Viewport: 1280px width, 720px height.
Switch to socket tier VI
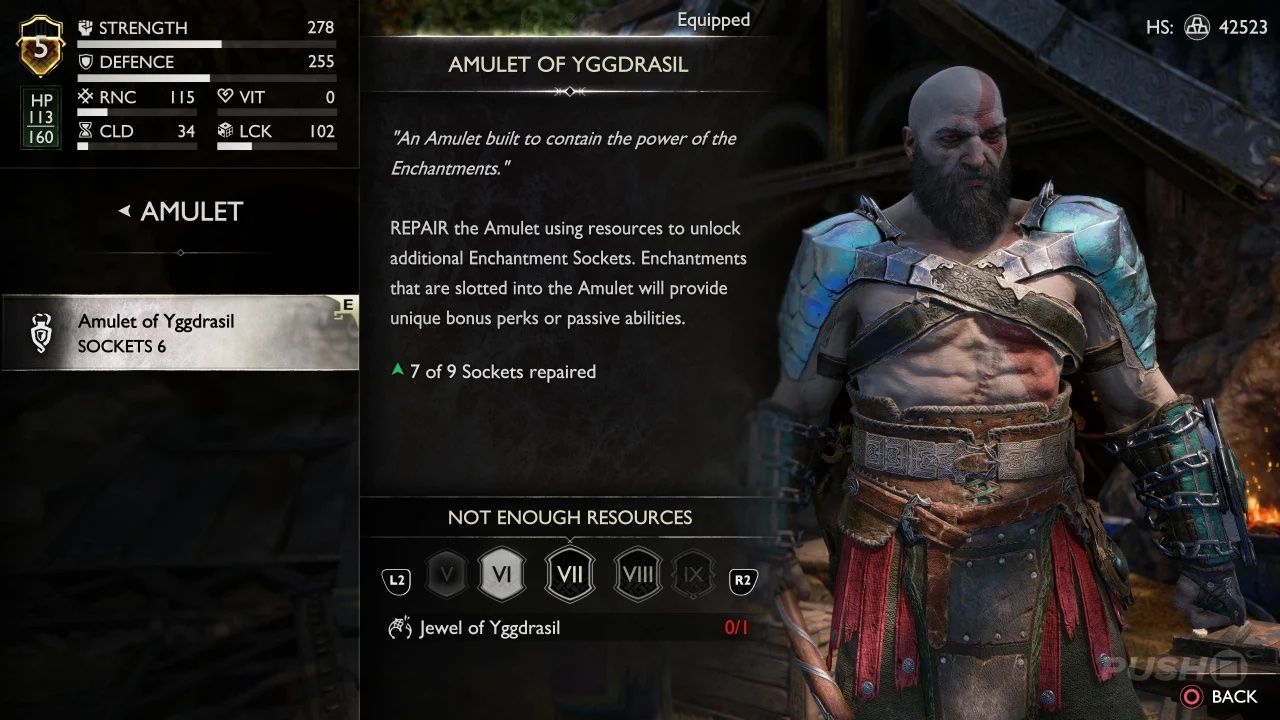[503, 574]
